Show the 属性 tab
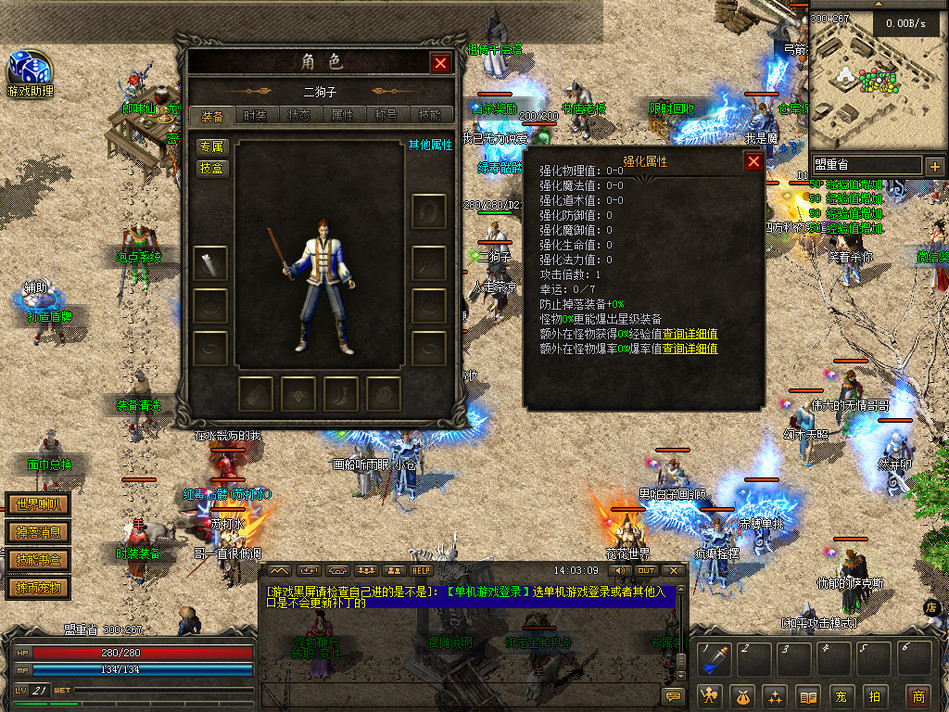The width and height of the screenshot is (949, 712). tap(342, 115)
